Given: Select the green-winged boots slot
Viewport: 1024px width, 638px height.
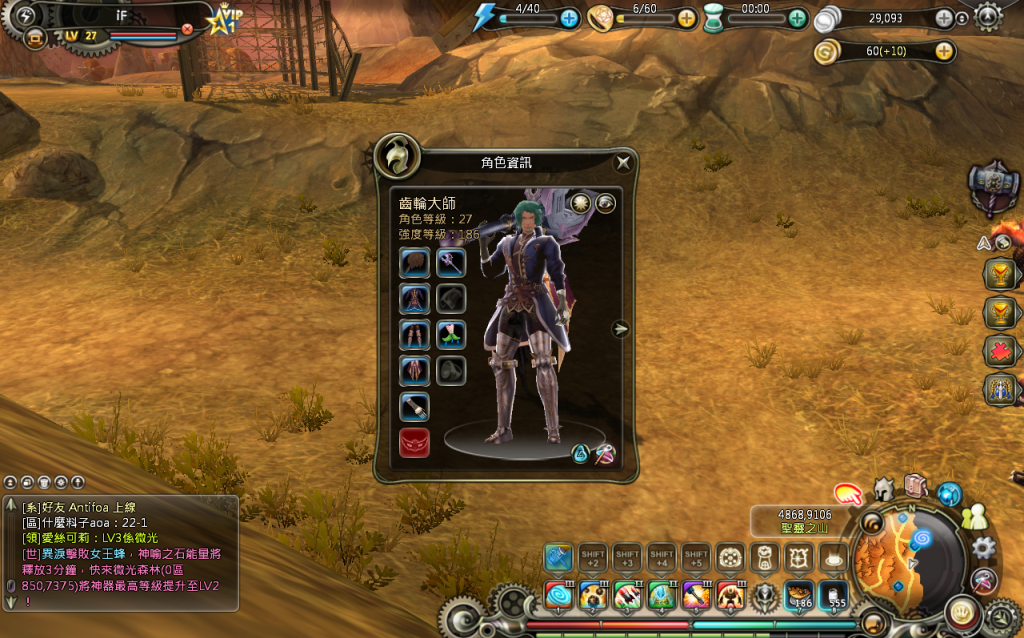Looking at the screenshot, I should pos(451,335).
